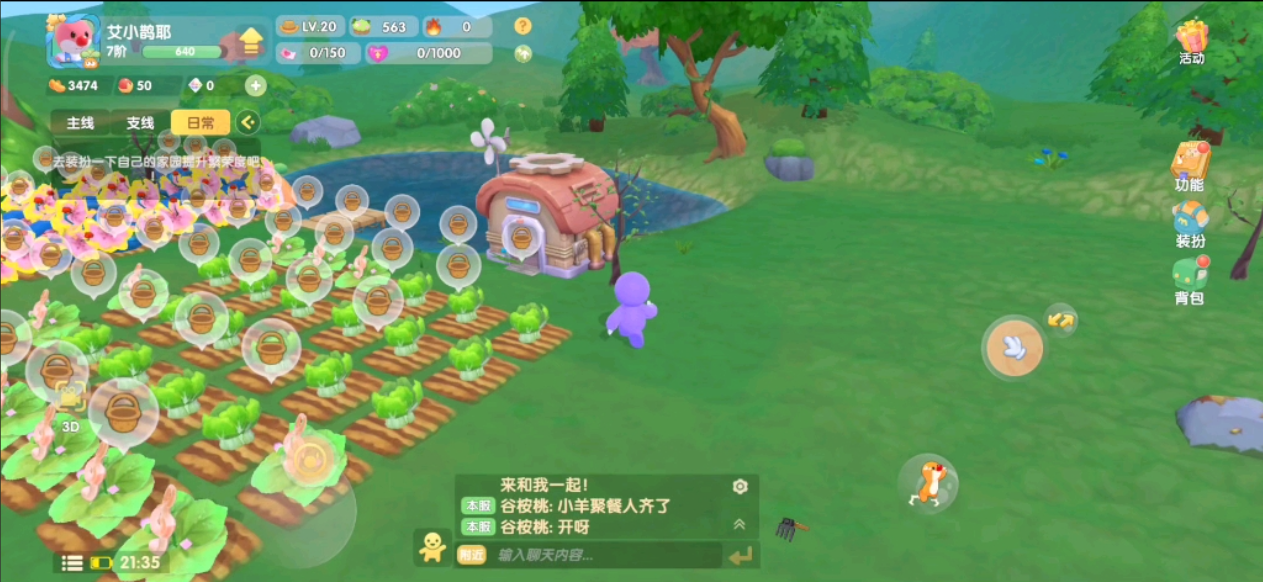Select the 日常 daily quest tab
The image size is (1263, 582).
(200, 123)
